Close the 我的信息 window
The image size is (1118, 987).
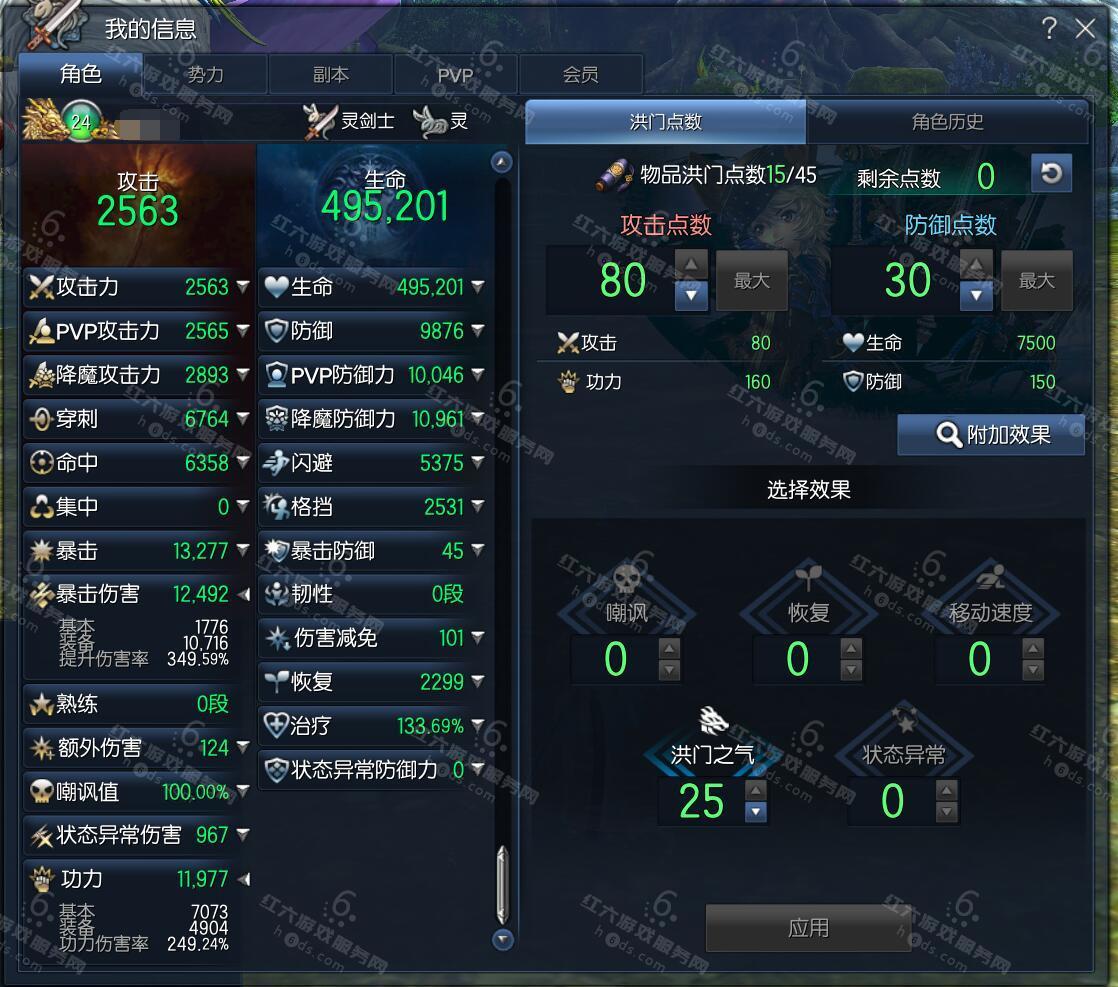point(1085,29)
